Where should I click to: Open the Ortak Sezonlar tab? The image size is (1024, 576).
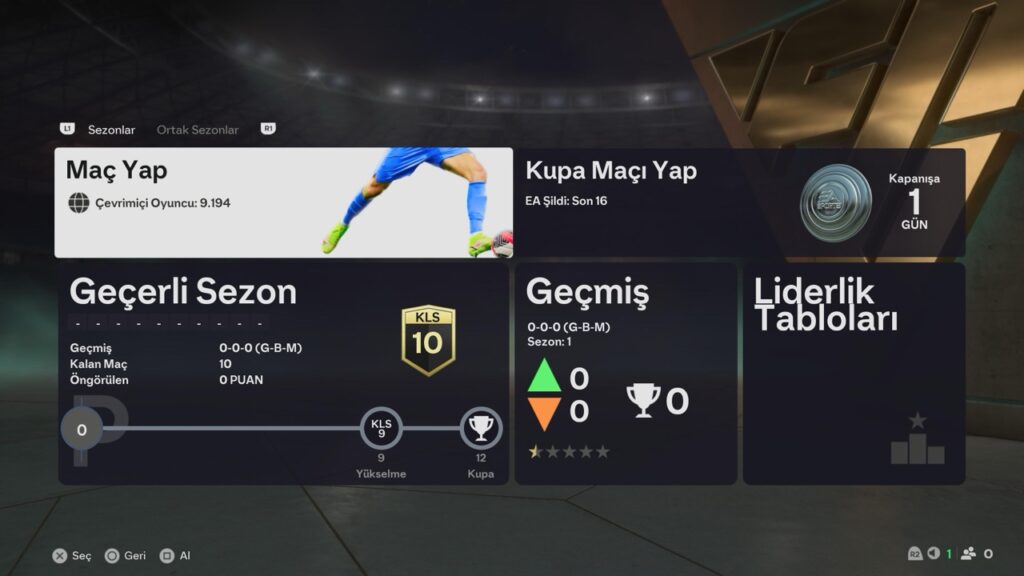click(197, 130)
